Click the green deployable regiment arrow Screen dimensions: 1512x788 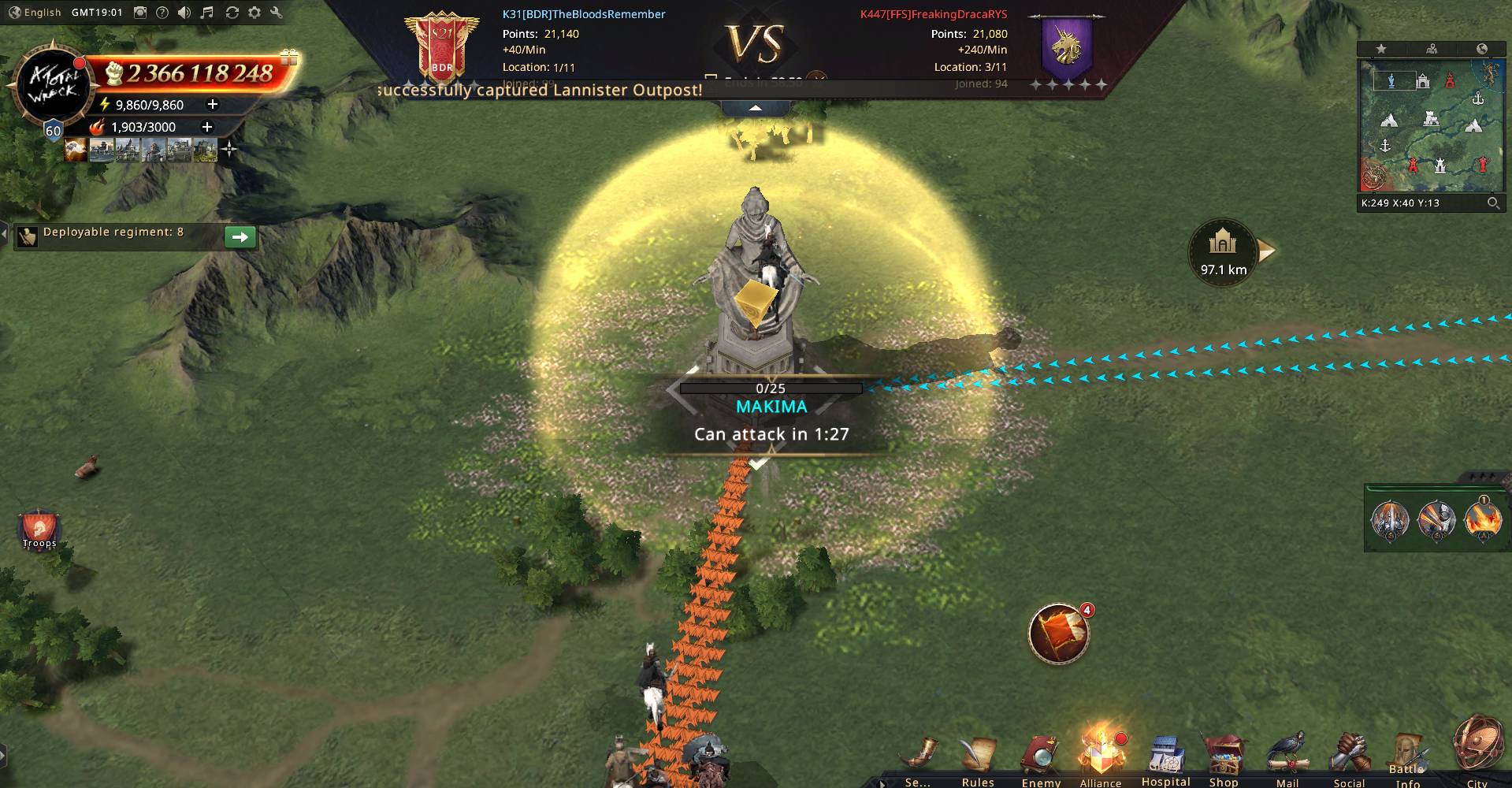(x=240, y=236)
